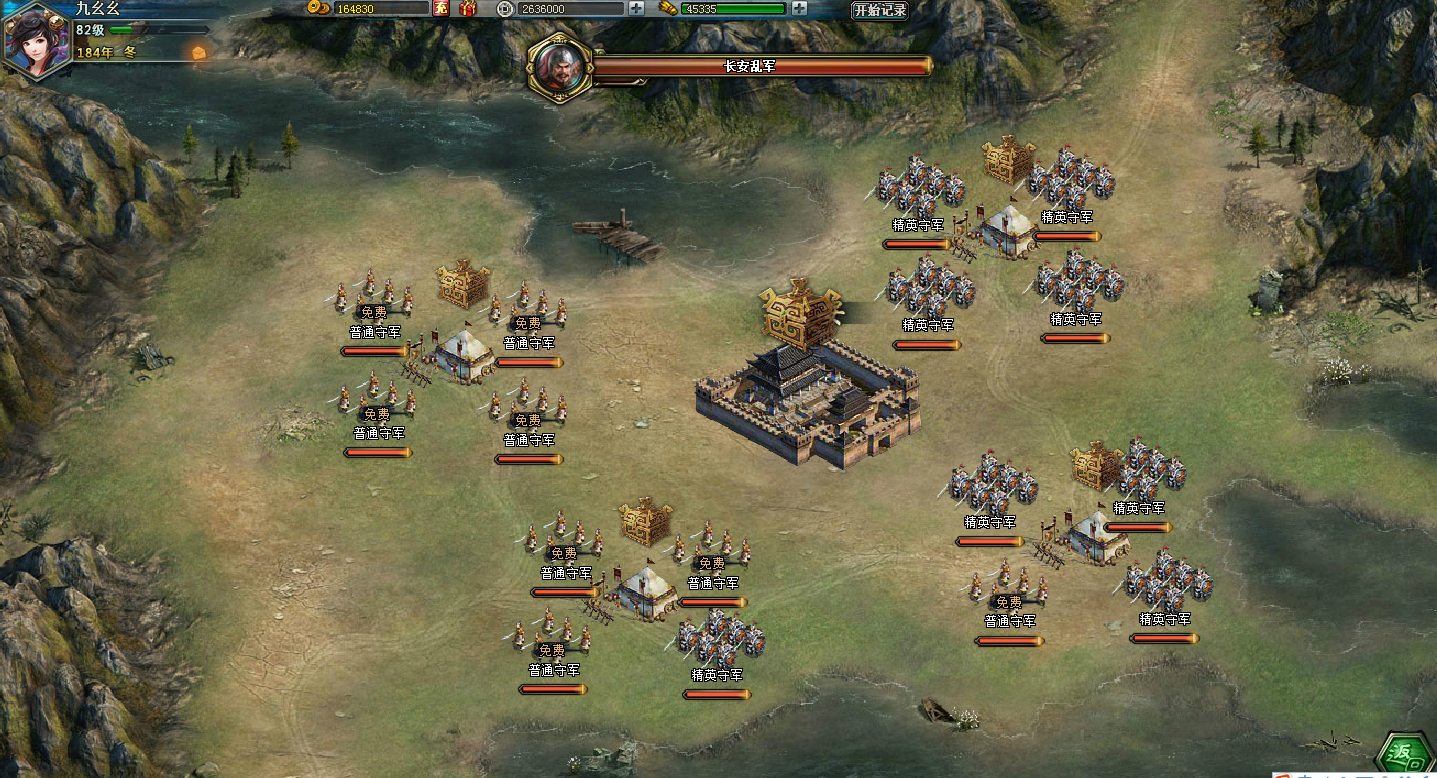Select the 长安乱军 general portrait
Image resolution: width=1437 pixels, height=778 pixels.
point(560,66)
